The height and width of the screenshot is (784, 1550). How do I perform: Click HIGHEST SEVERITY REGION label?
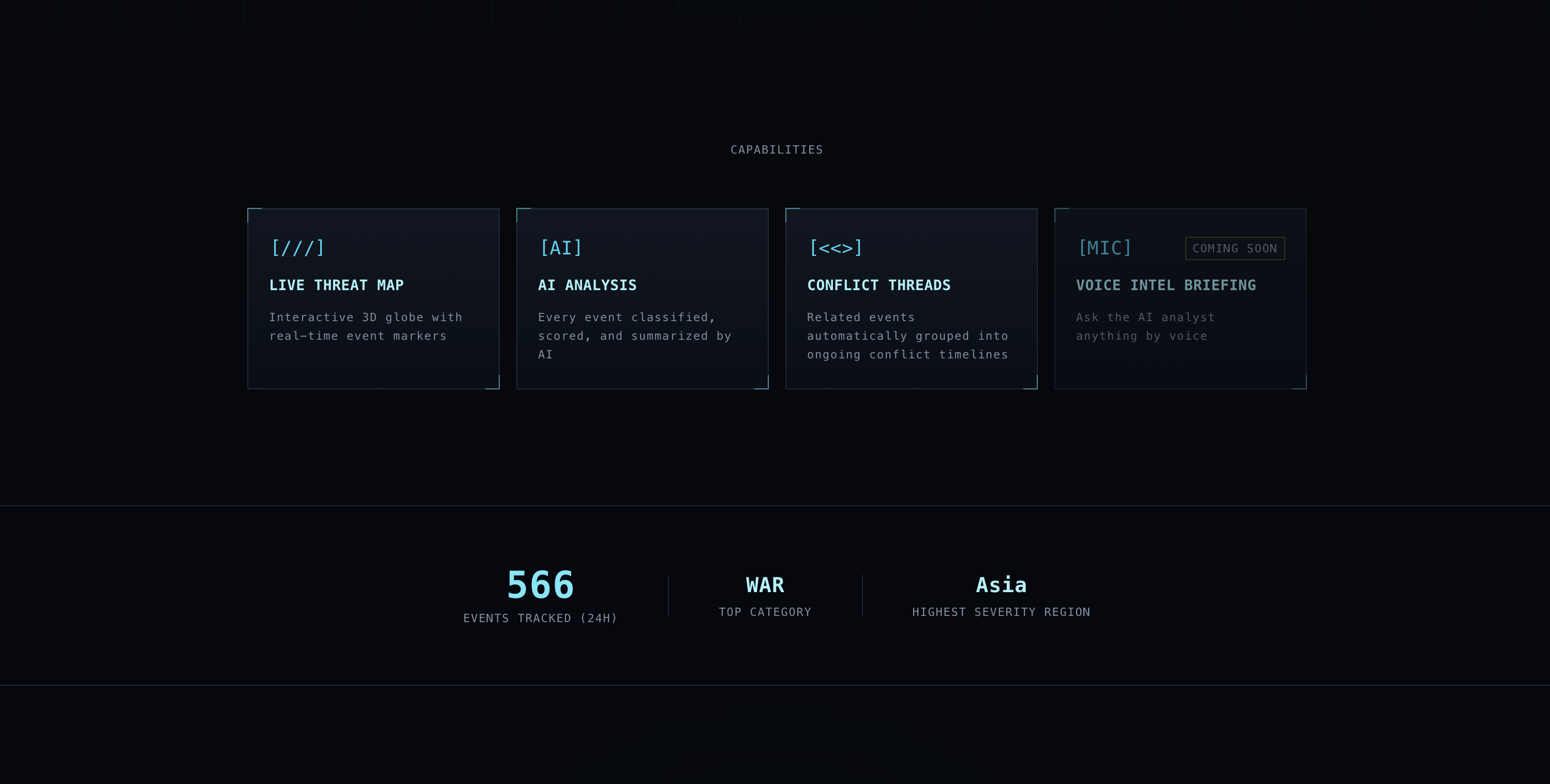(1001, 611)
